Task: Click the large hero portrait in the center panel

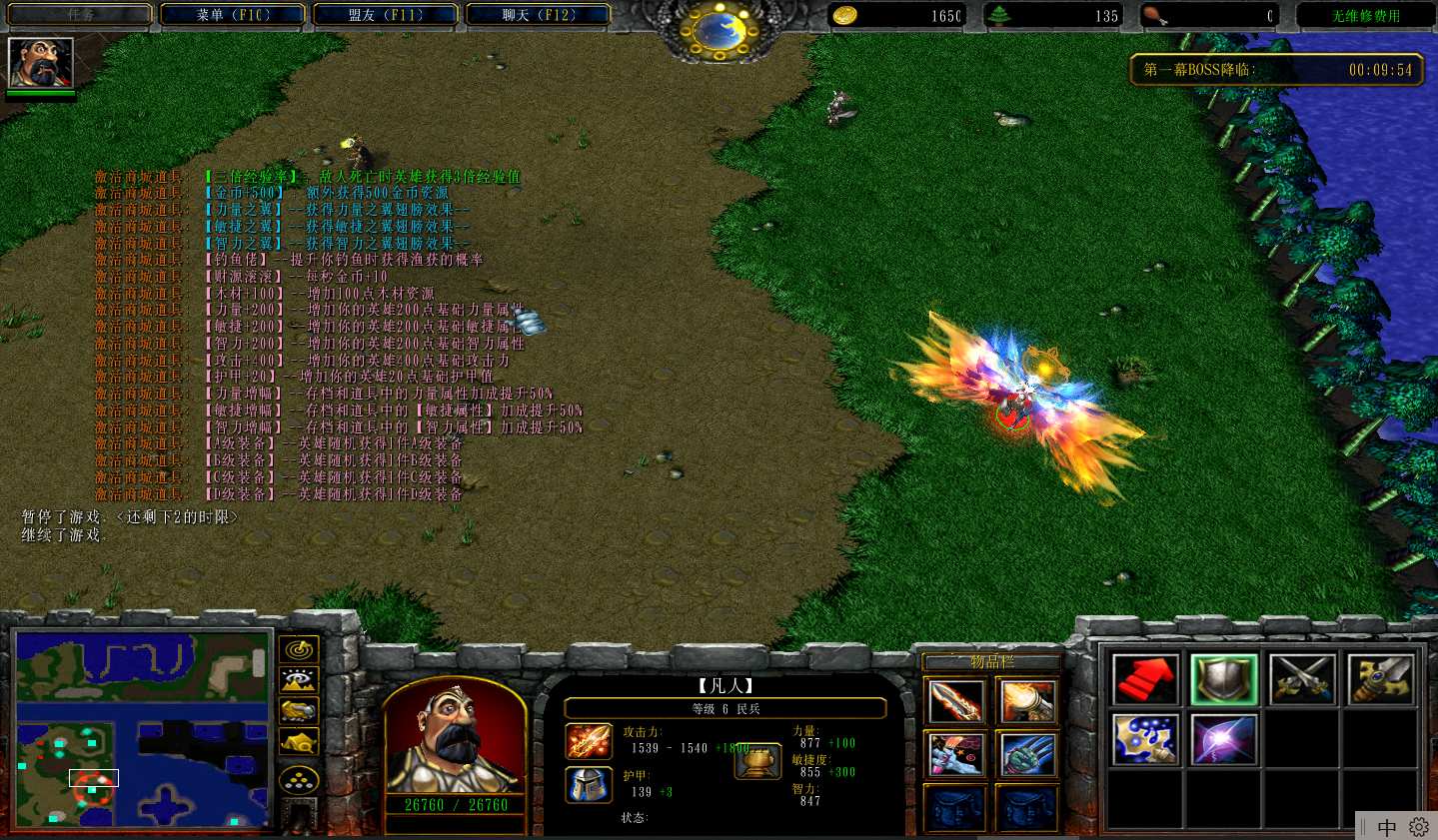Action: coord(455,735)
